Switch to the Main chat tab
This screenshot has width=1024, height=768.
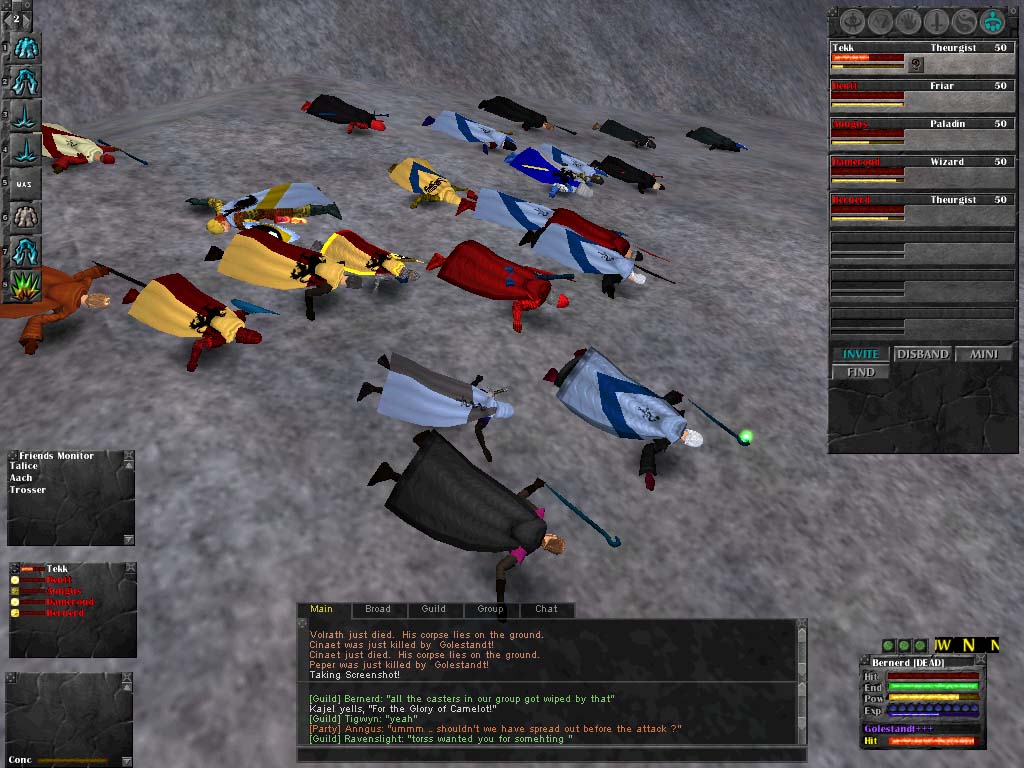point(322,609)
